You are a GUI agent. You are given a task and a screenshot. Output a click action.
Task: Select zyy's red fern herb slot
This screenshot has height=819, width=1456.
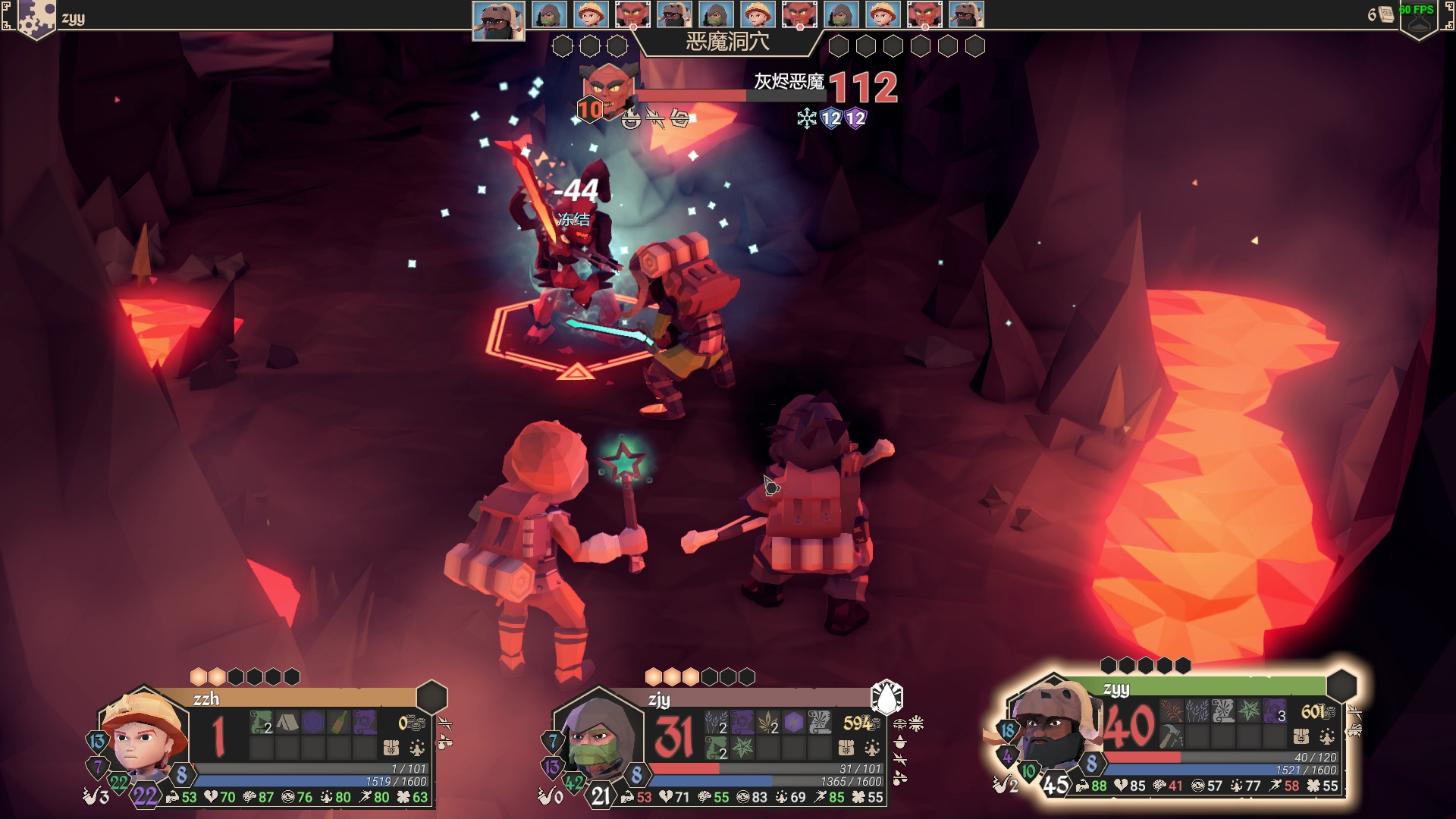[1172, 711]
